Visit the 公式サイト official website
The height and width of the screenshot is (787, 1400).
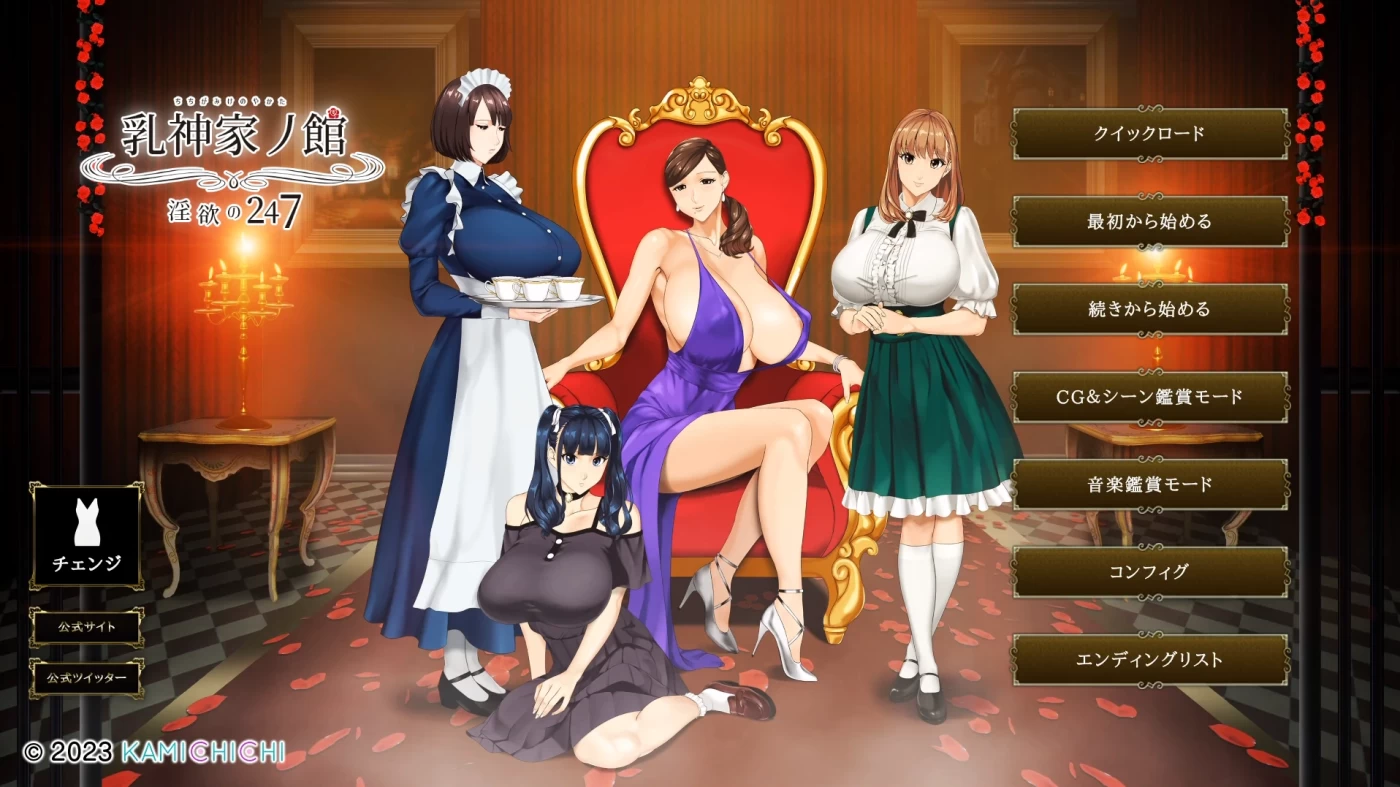87,627
